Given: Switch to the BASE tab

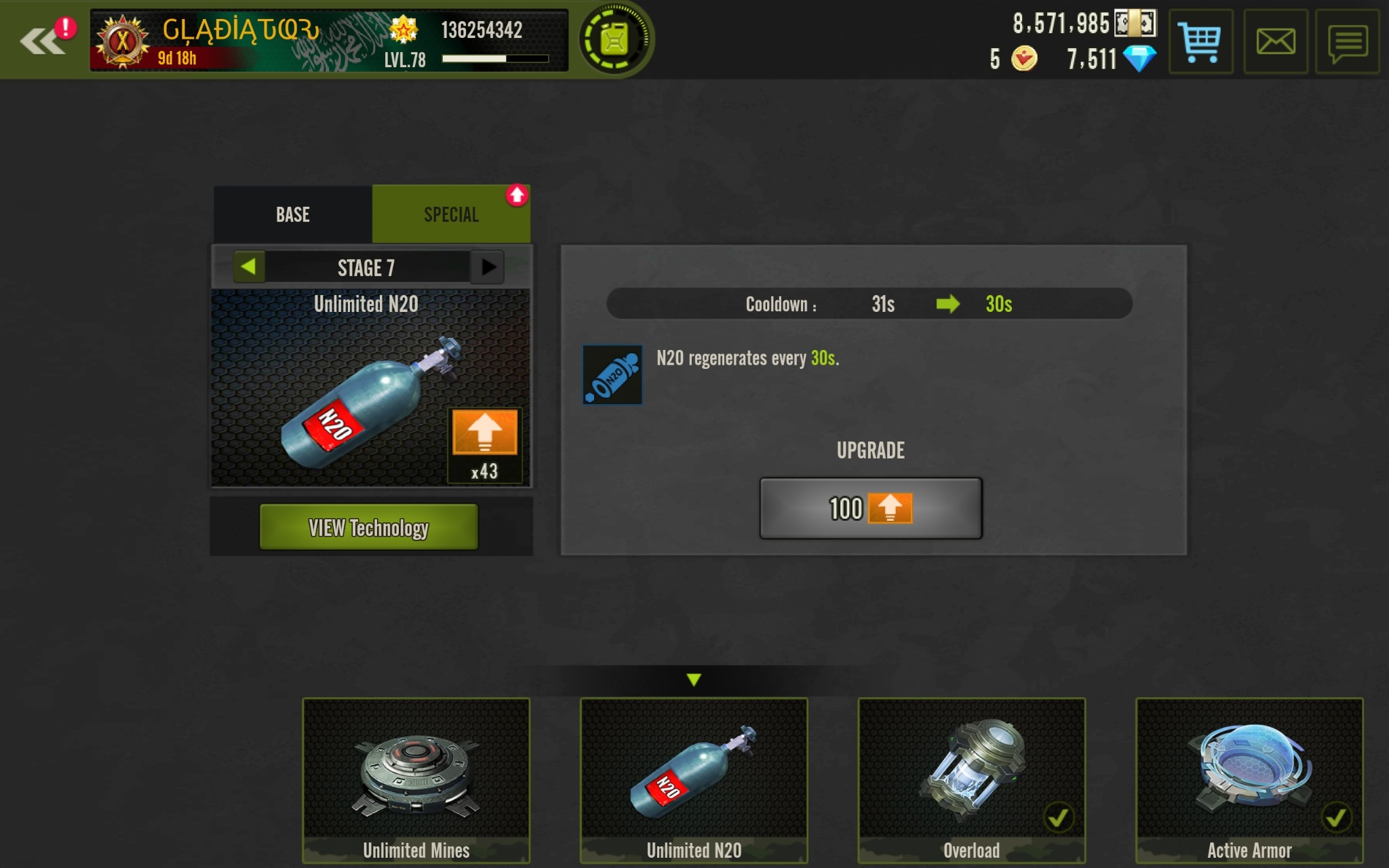Looking at the screenshot, I should click(x=293, y=214).
